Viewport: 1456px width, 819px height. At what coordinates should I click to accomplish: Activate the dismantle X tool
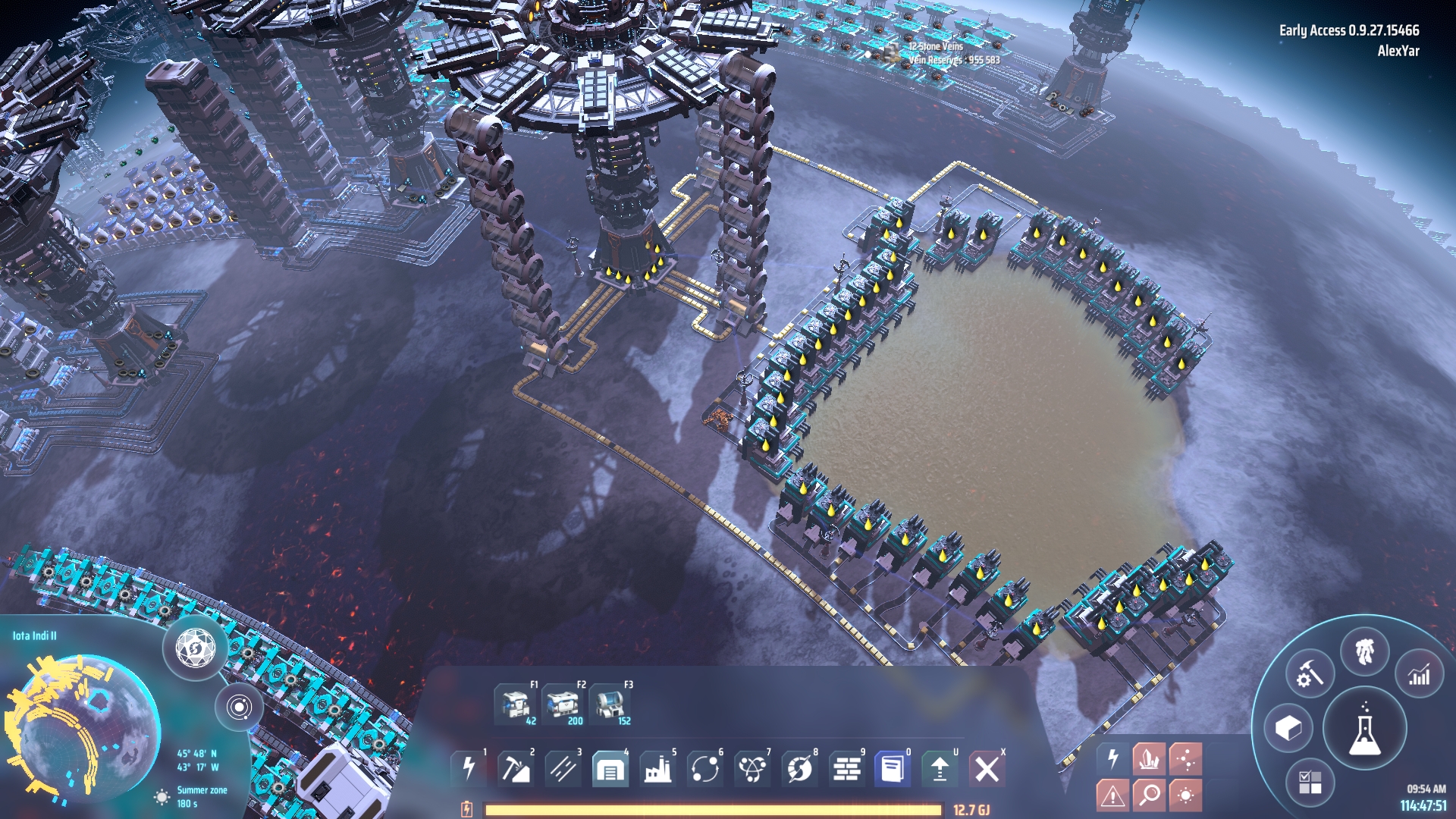point(987,769)
